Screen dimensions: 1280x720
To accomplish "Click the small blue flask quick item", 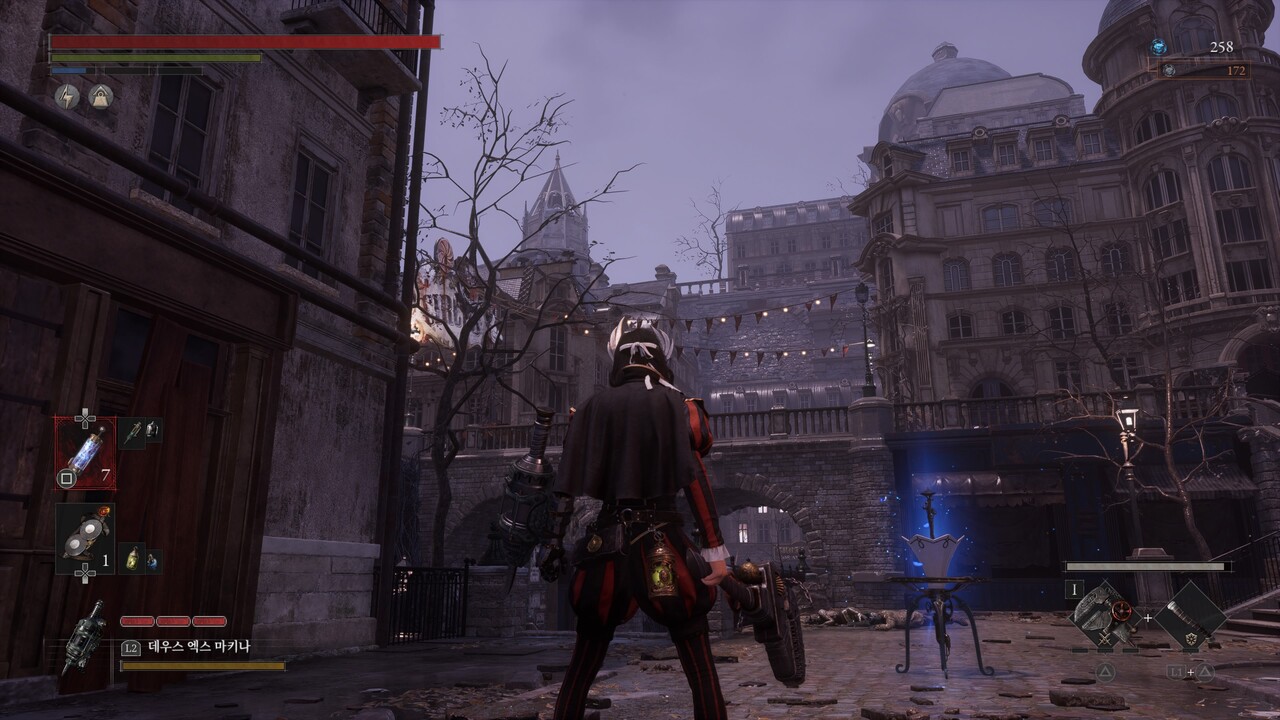I will coord(152,561).
